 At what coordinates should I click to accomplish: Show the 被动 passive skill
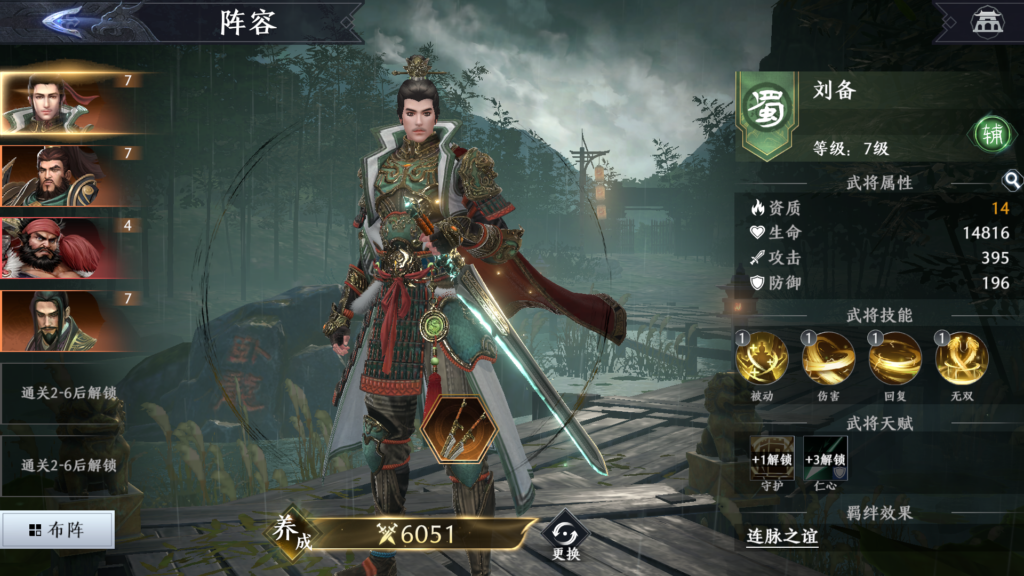762,360
